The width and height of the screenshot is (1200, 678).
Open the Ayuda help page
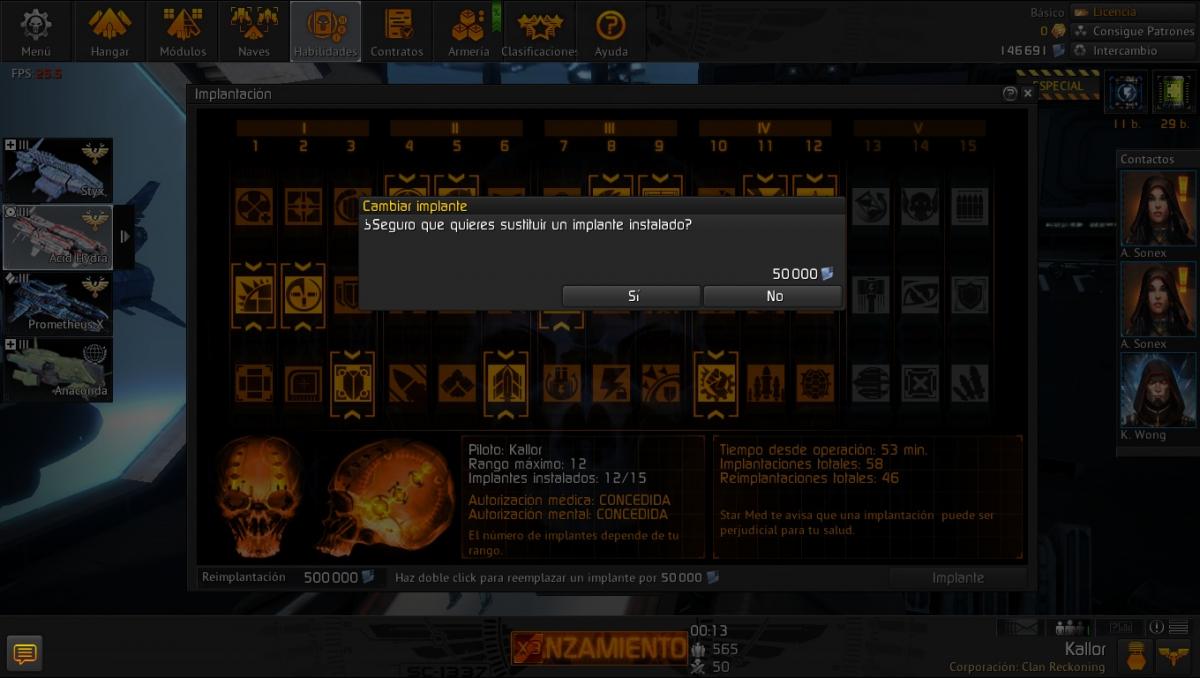coord(611,32)
